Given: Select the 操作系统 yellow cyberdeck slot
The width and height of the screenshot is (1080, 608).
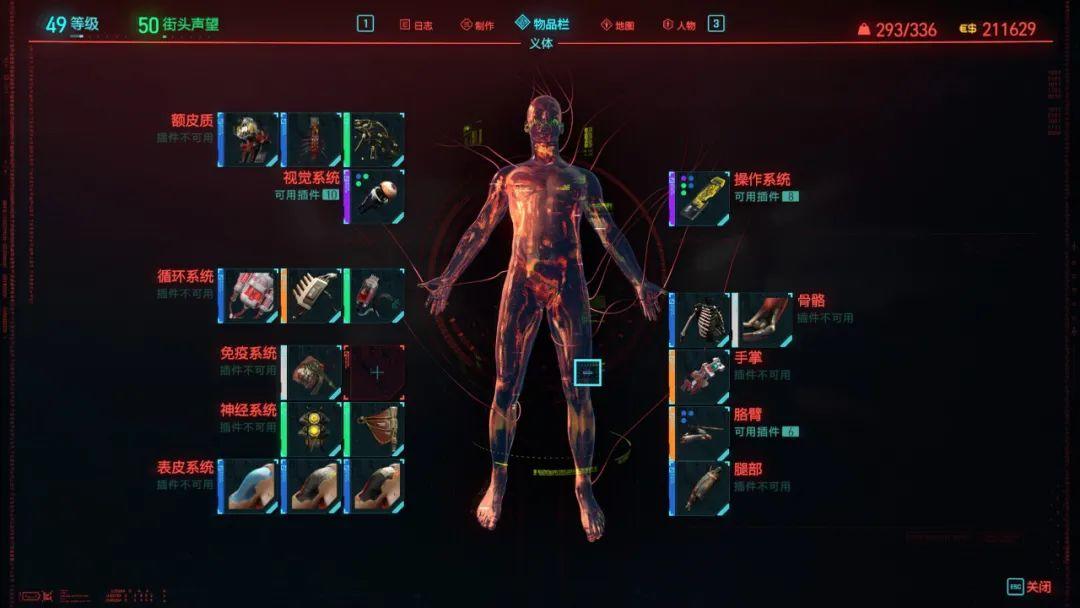Looking at the screenshot, I should coord(700,198).
